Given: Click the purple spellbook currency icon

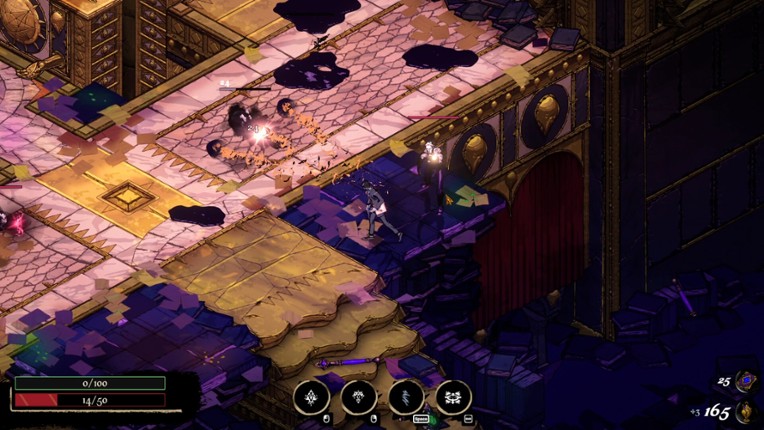Looking at the screenshot, I should [x=745, y=381].
